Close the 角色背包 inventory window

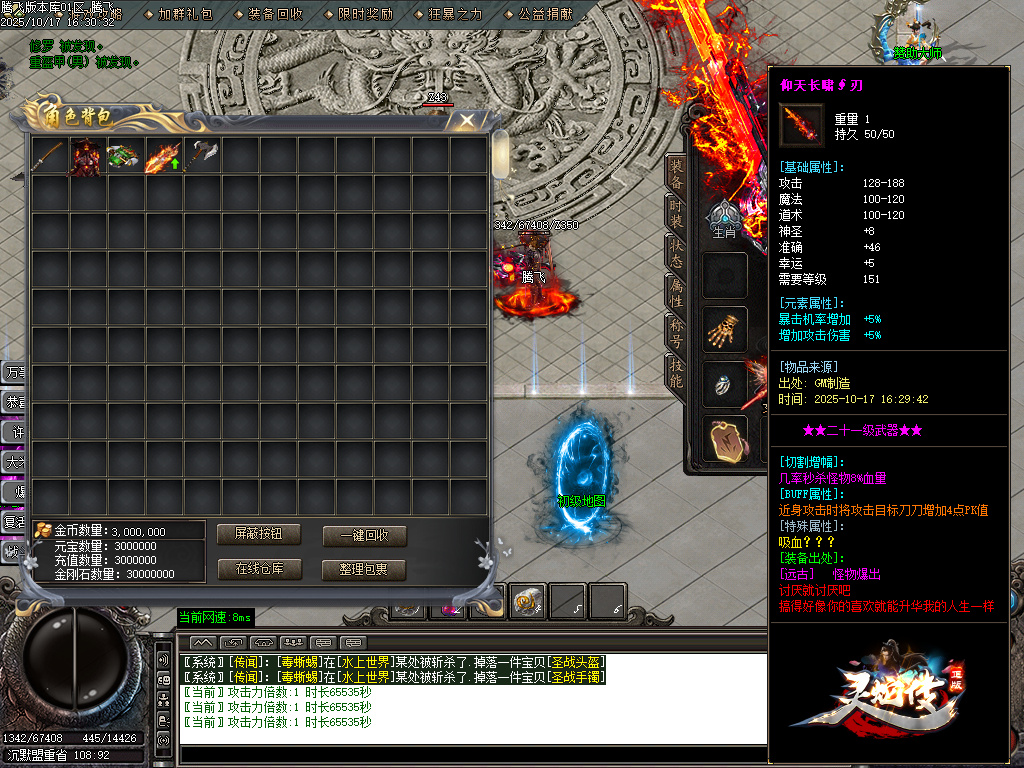click(x=466, y=121)
